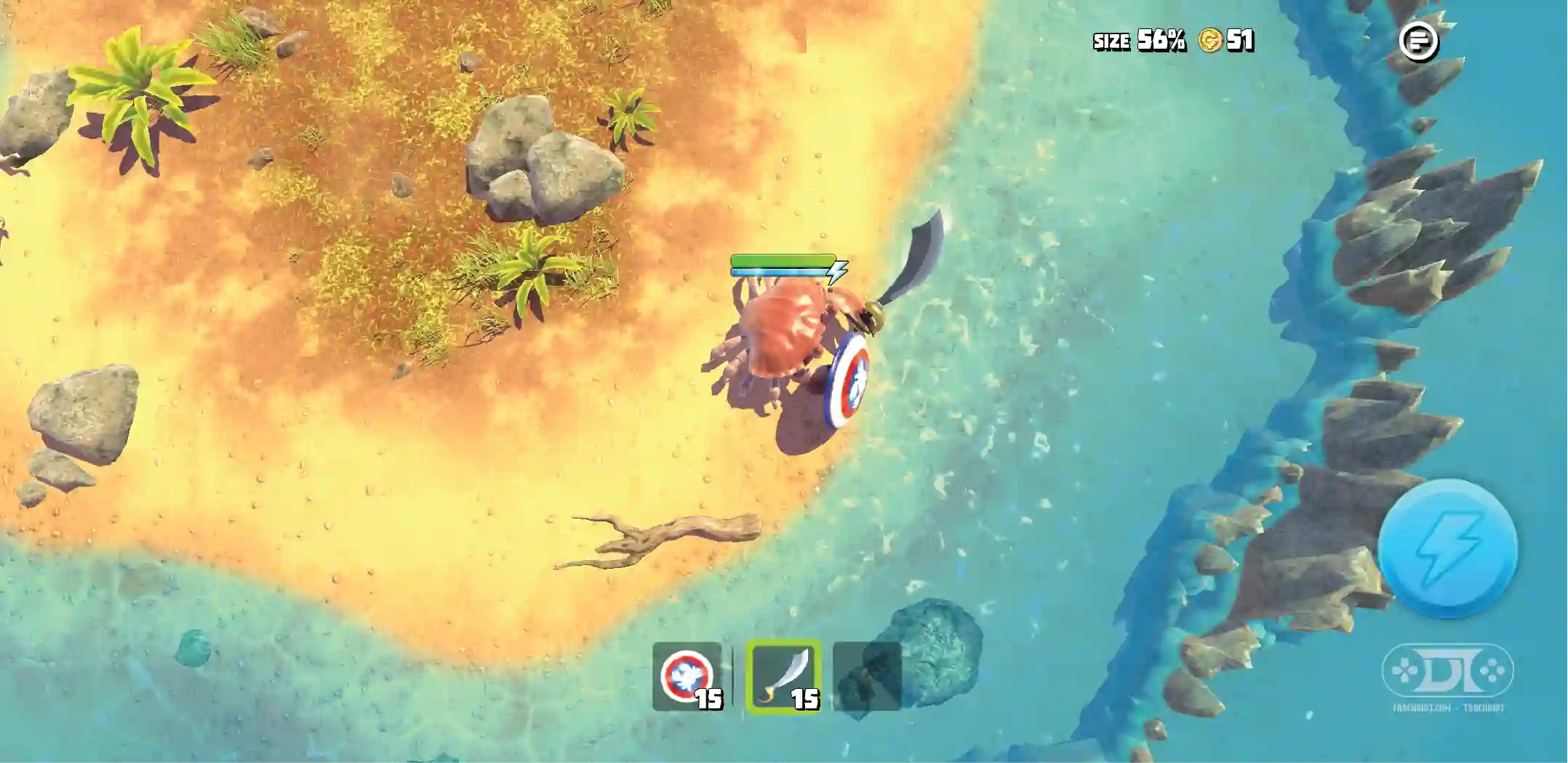The height and width of the screenshot is (763, 1568).
Task: Select the shield hotbar slot
Action: pyautogui.click(x=687, y=676)
